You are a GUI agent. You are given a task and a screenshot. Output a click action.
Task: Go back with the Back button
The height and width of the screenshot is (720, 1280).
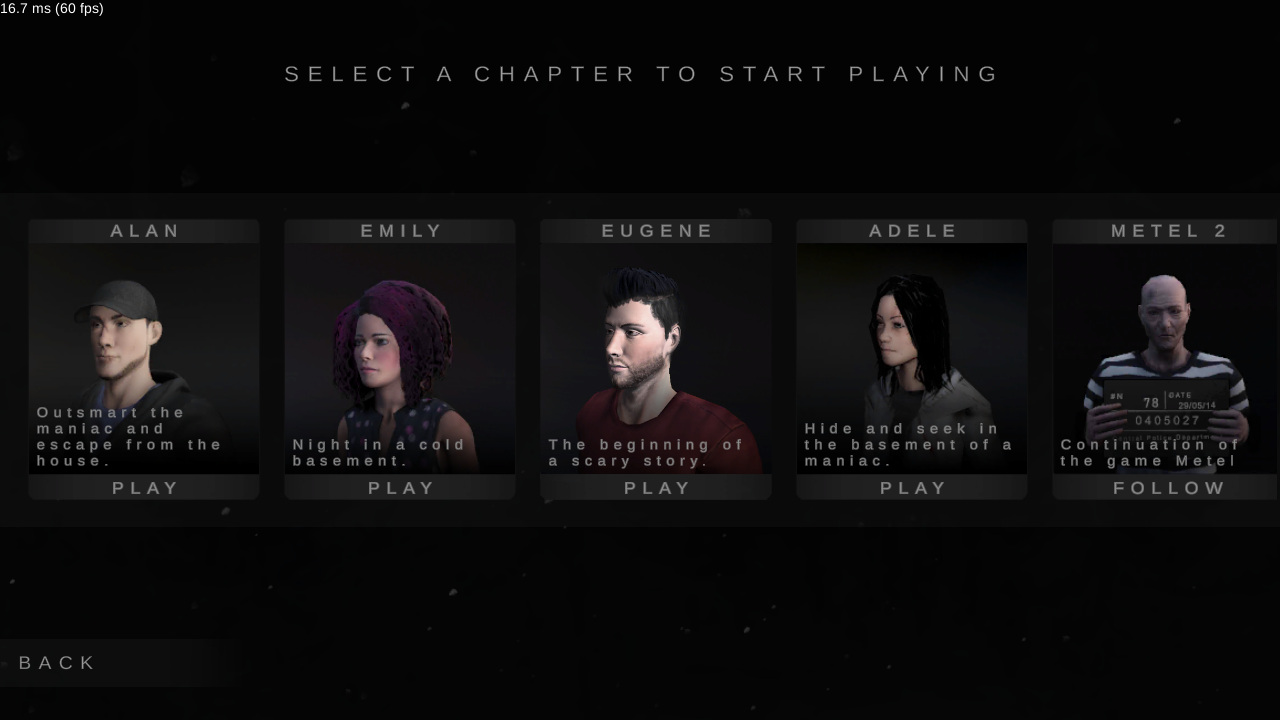pos(58,663)
